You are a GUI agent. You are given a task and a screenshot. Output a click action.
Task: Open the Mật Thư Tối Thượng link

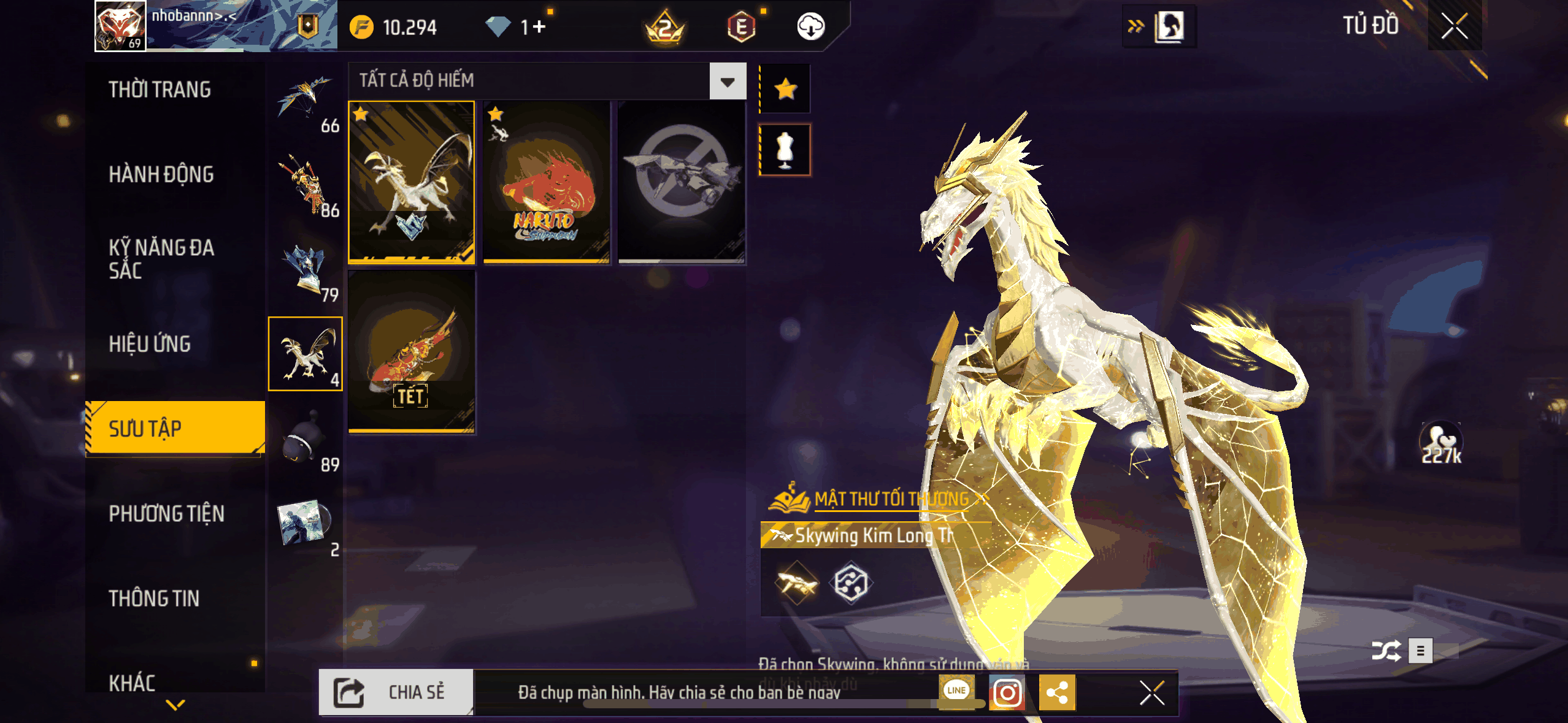891,499
